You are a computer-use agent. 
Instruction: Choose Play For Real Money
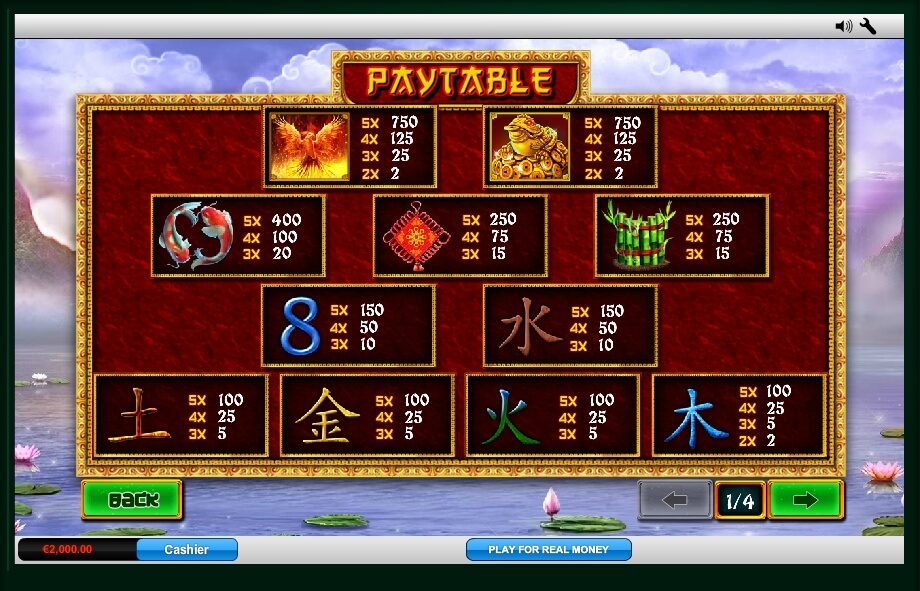coord(548,549)
